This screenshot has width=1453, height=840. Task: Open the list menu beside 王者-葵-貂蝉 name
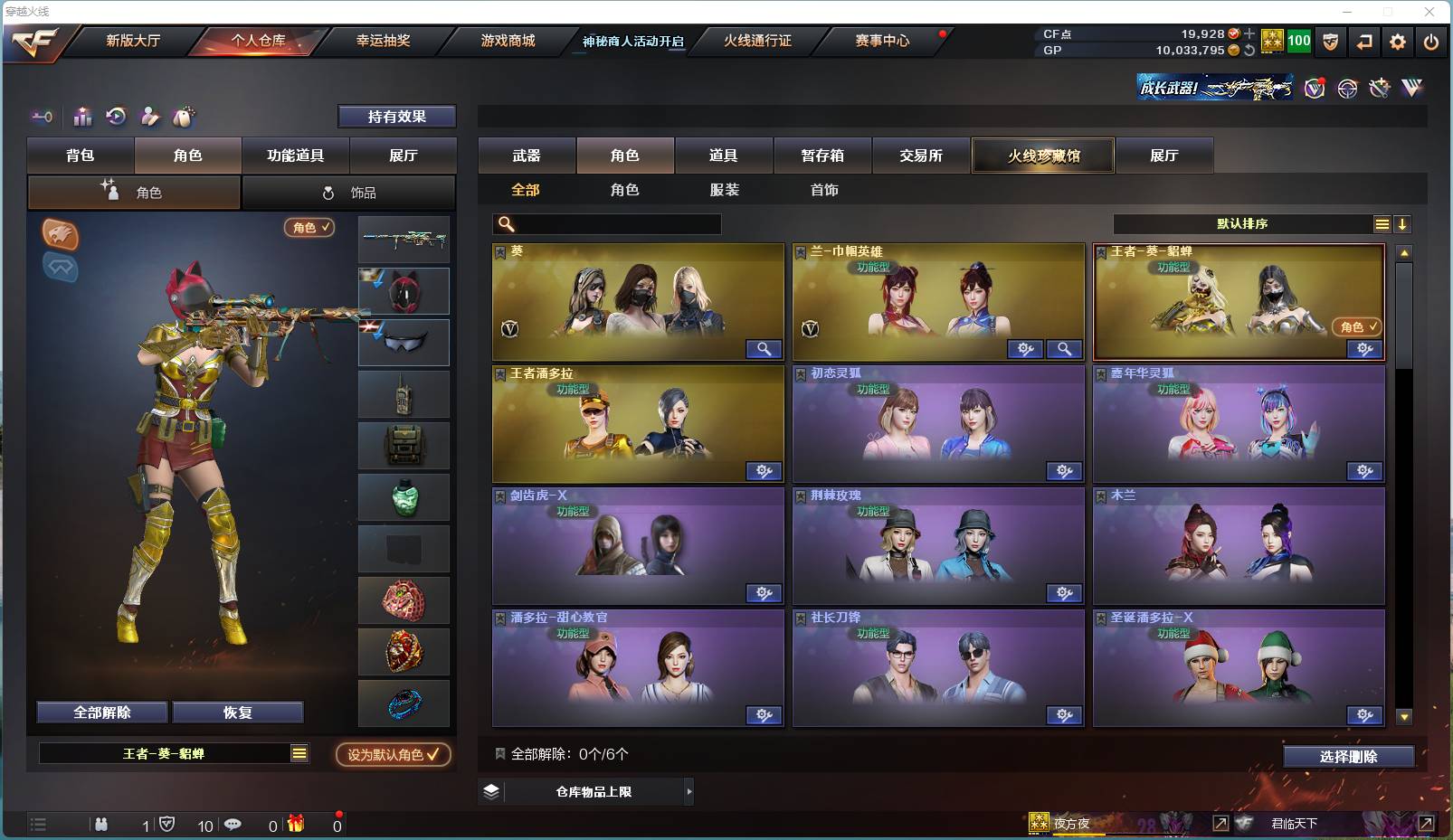(x=299, y=751)
